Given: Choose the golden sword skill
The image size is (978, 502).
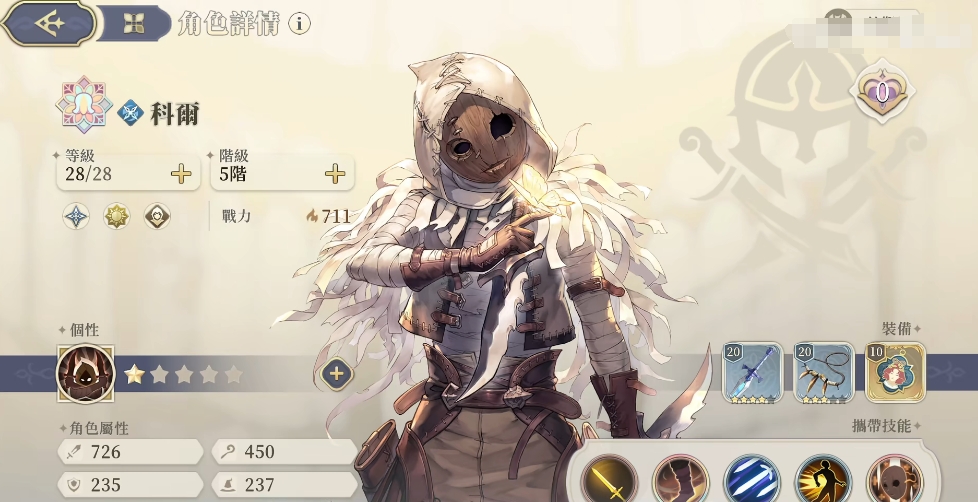Looking at the screenshot, I should point(609,481).
